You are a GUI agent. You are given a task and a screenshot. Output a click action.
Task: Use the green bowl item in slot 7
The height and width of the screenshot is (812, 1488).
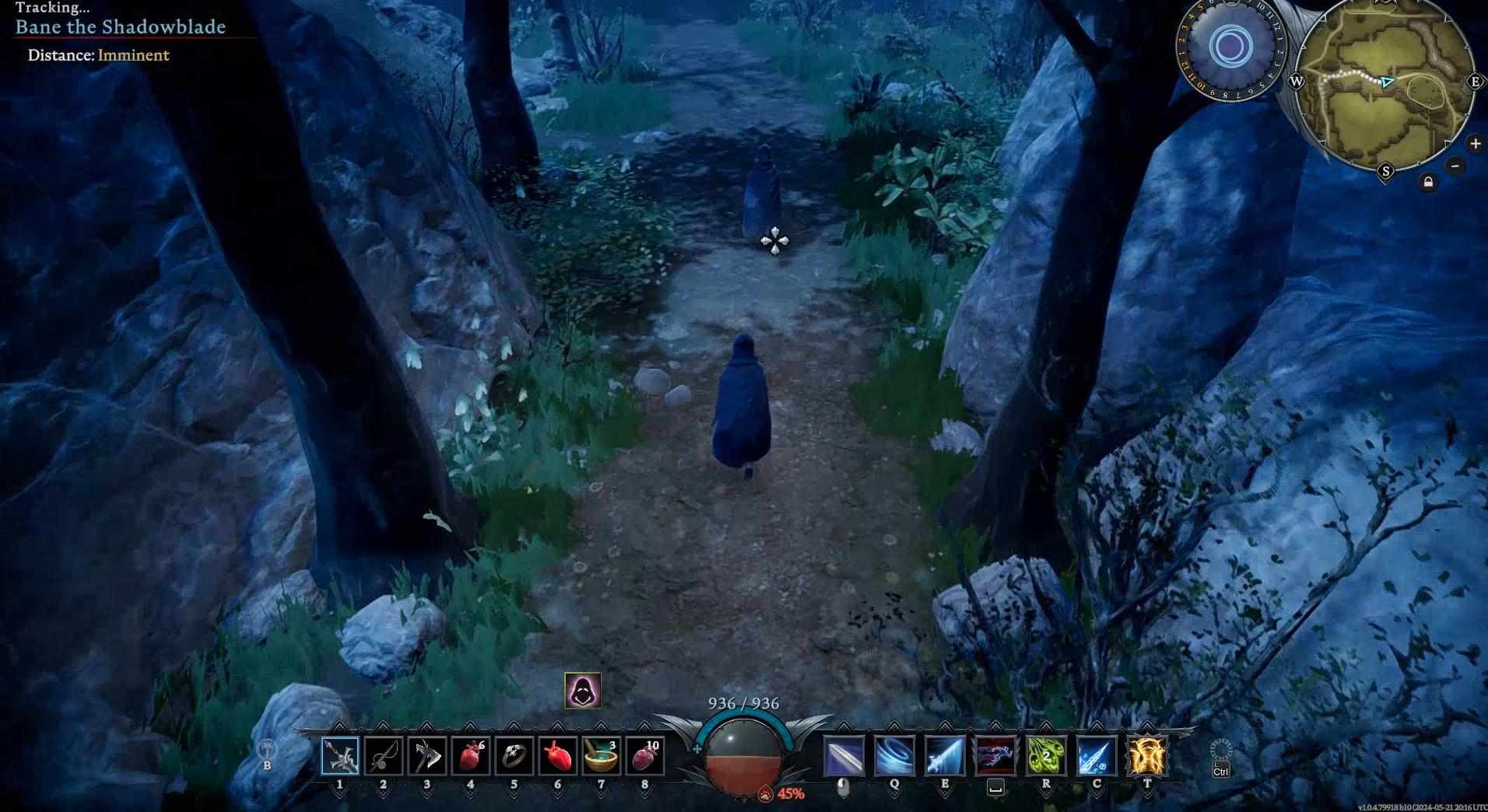tap(601, 756)
